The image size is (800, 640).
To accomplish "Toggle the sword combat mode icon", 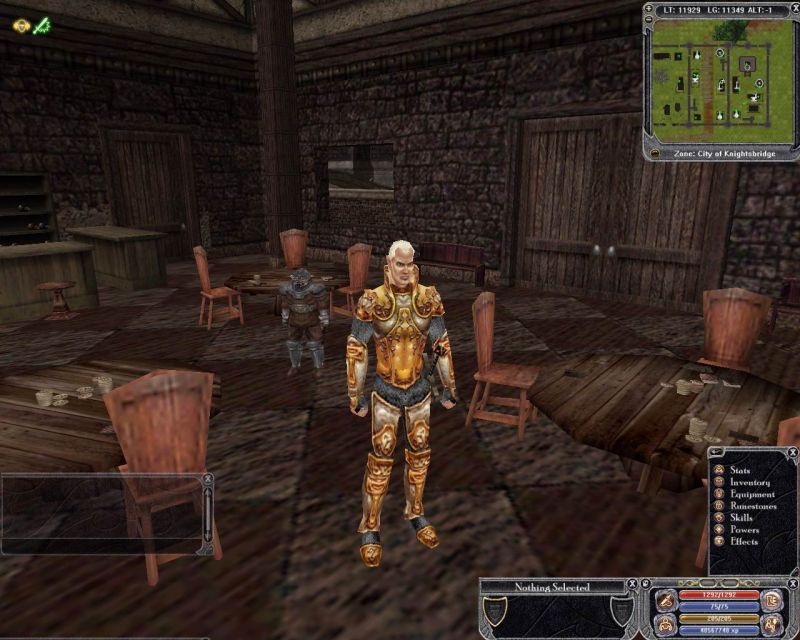I will point(665,601).
